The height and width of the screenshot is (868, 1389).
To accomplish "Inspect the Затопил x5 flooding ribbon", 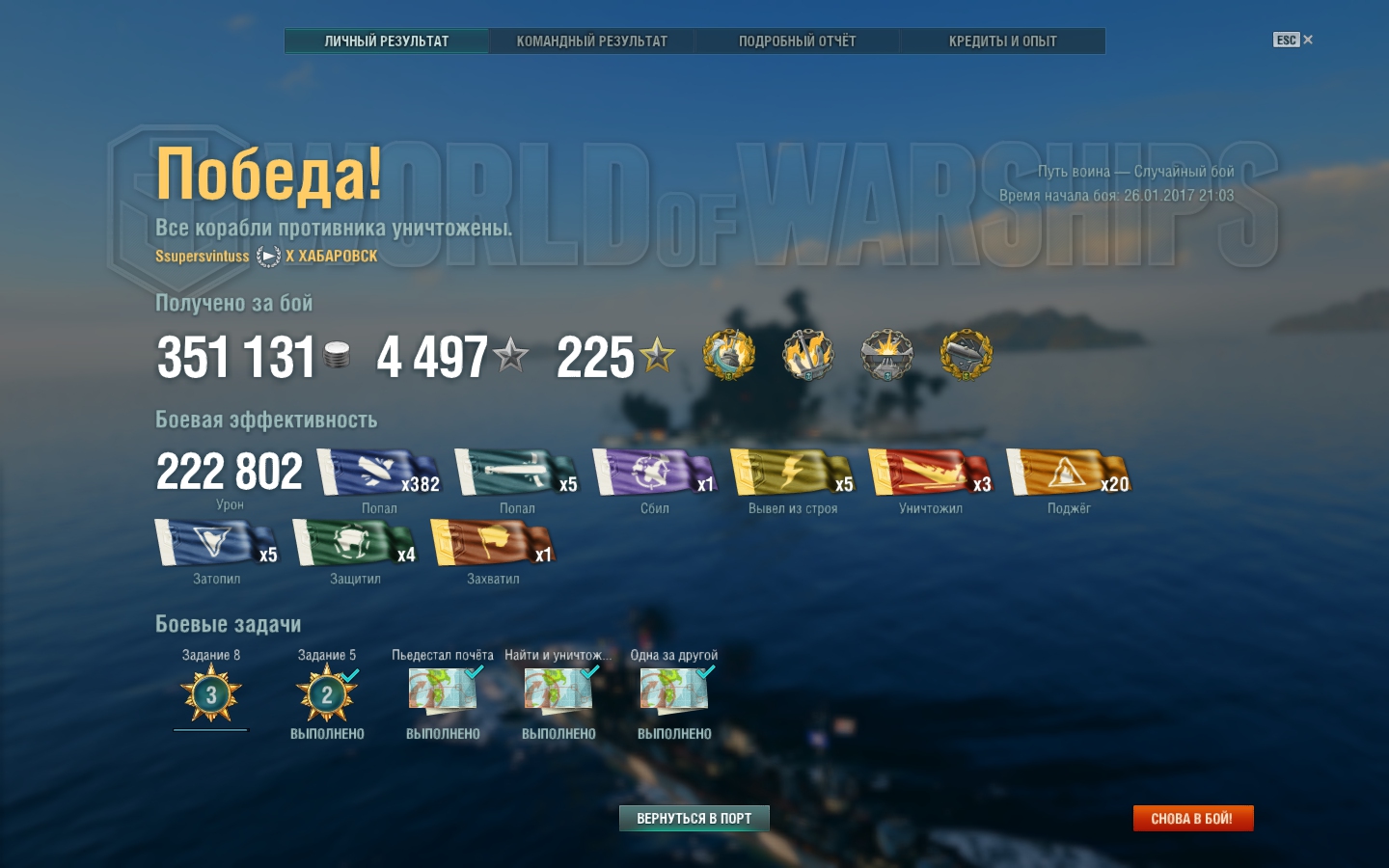I will pyautogui.click(x=216, y=543).
